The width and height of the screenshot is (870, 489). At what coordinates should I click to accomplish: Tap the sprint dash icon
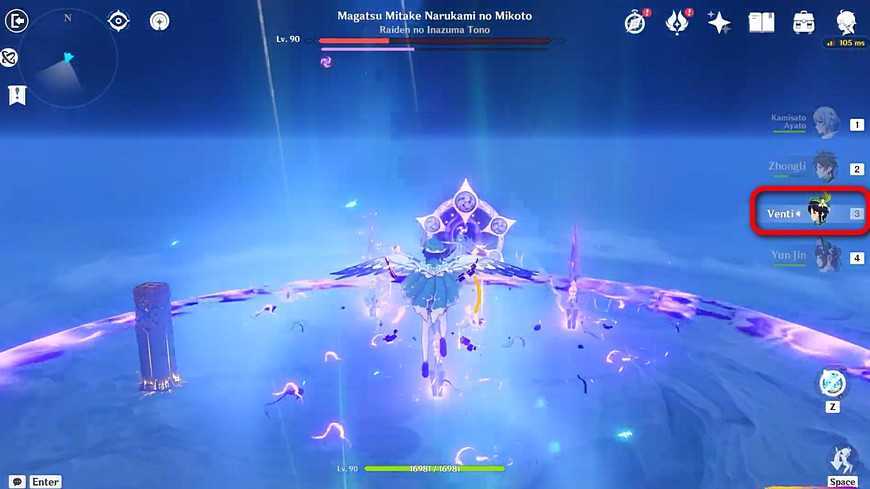[843, 459]
